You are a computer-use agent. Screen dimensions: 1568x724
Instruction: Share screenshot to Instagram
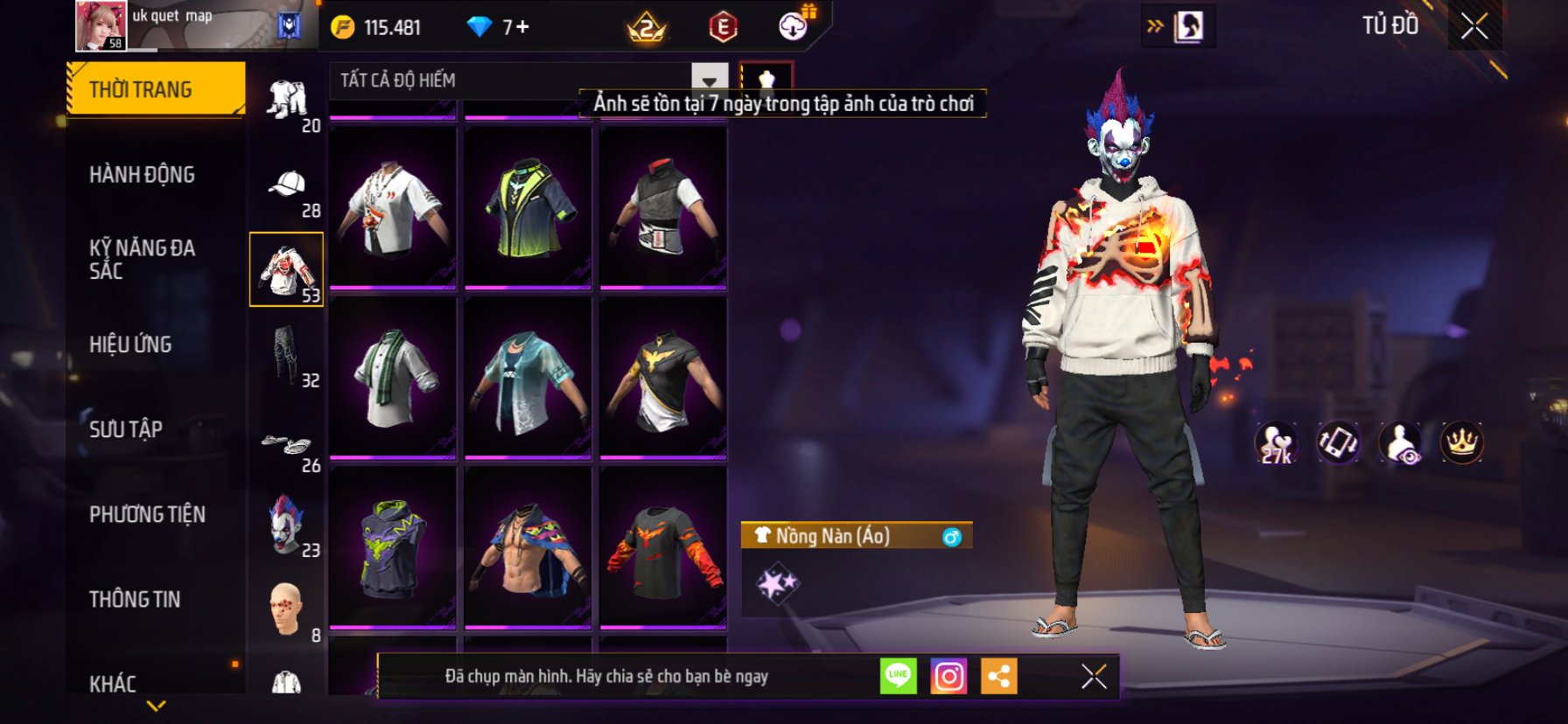tap(948, 676)
